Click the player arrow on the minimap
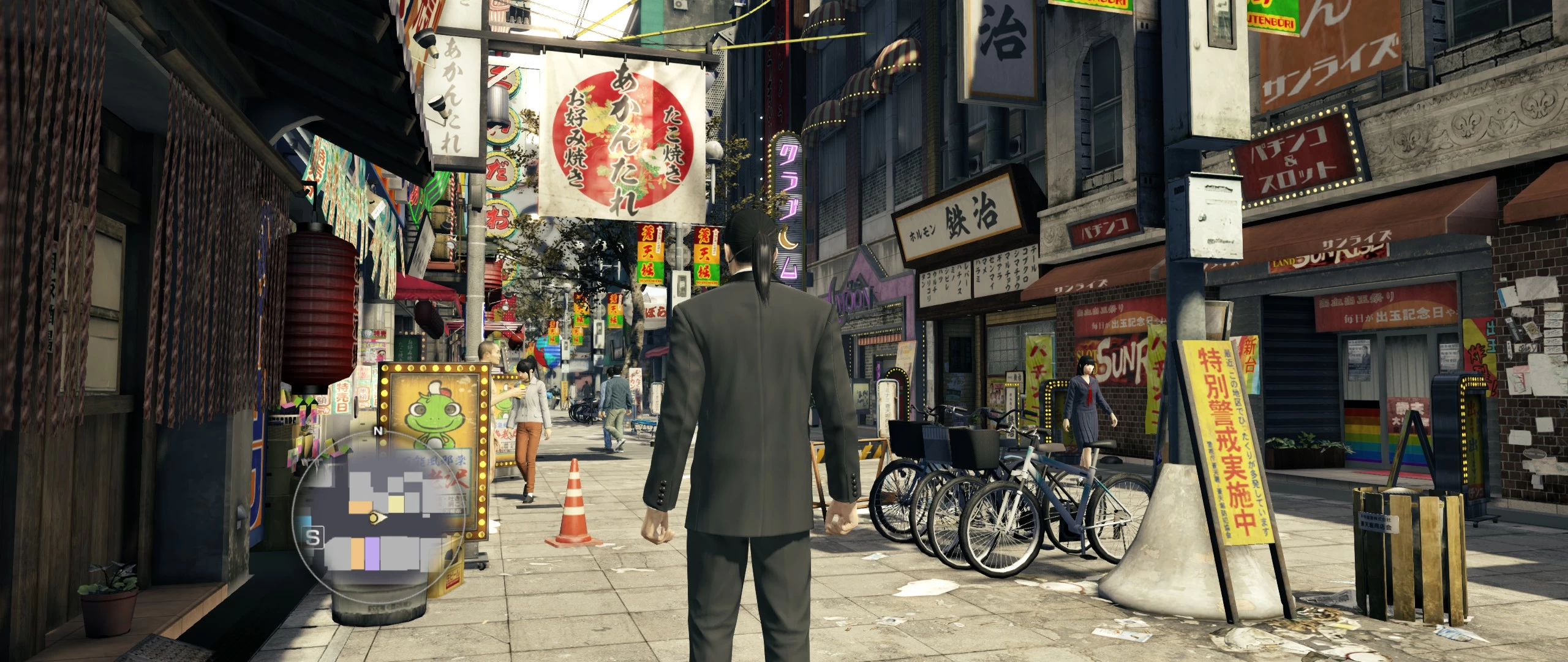 tap(374, 518)
